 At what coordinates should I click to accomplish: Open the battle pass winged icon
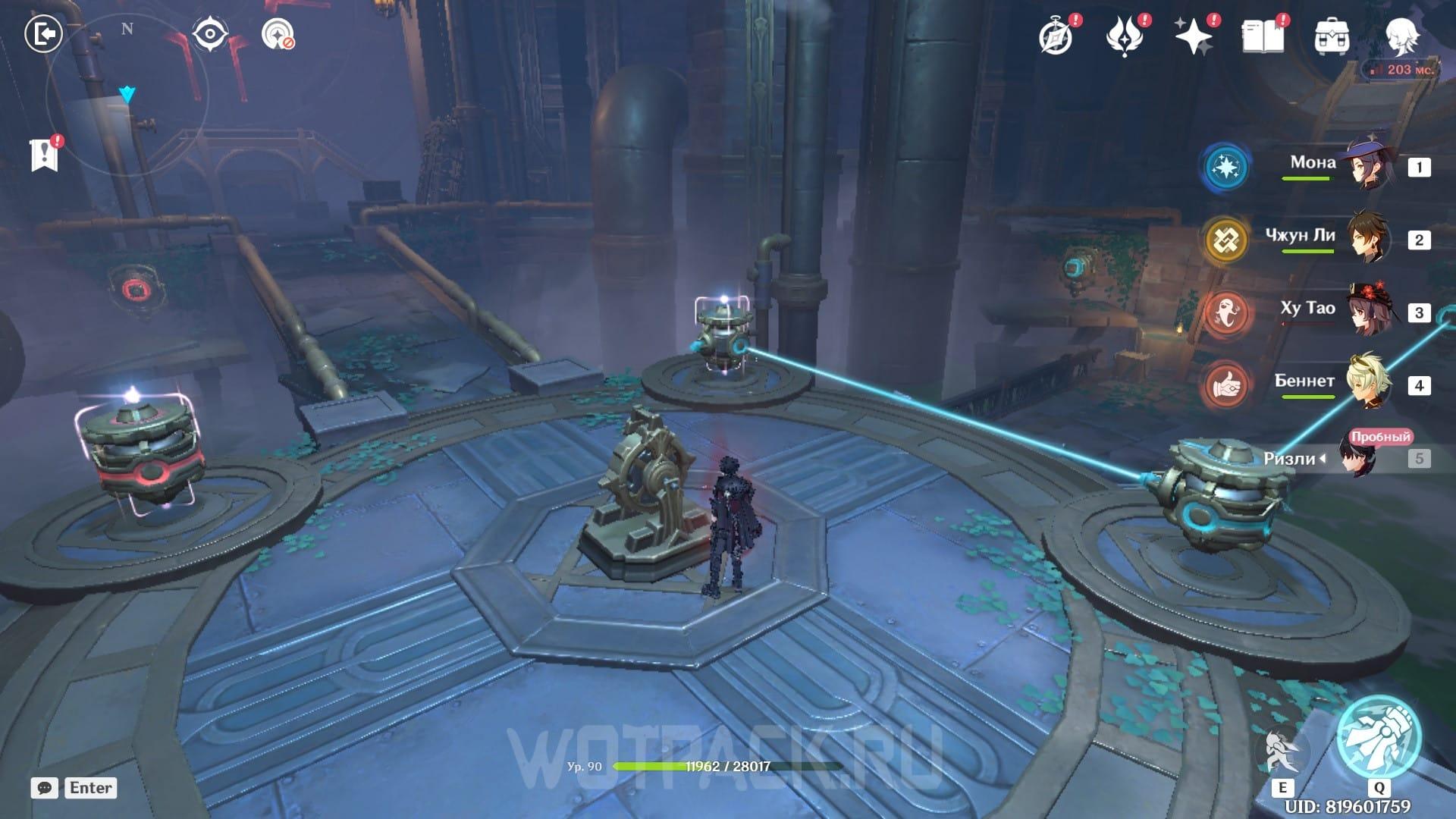pyautogui.click(x=1125, y=36)
